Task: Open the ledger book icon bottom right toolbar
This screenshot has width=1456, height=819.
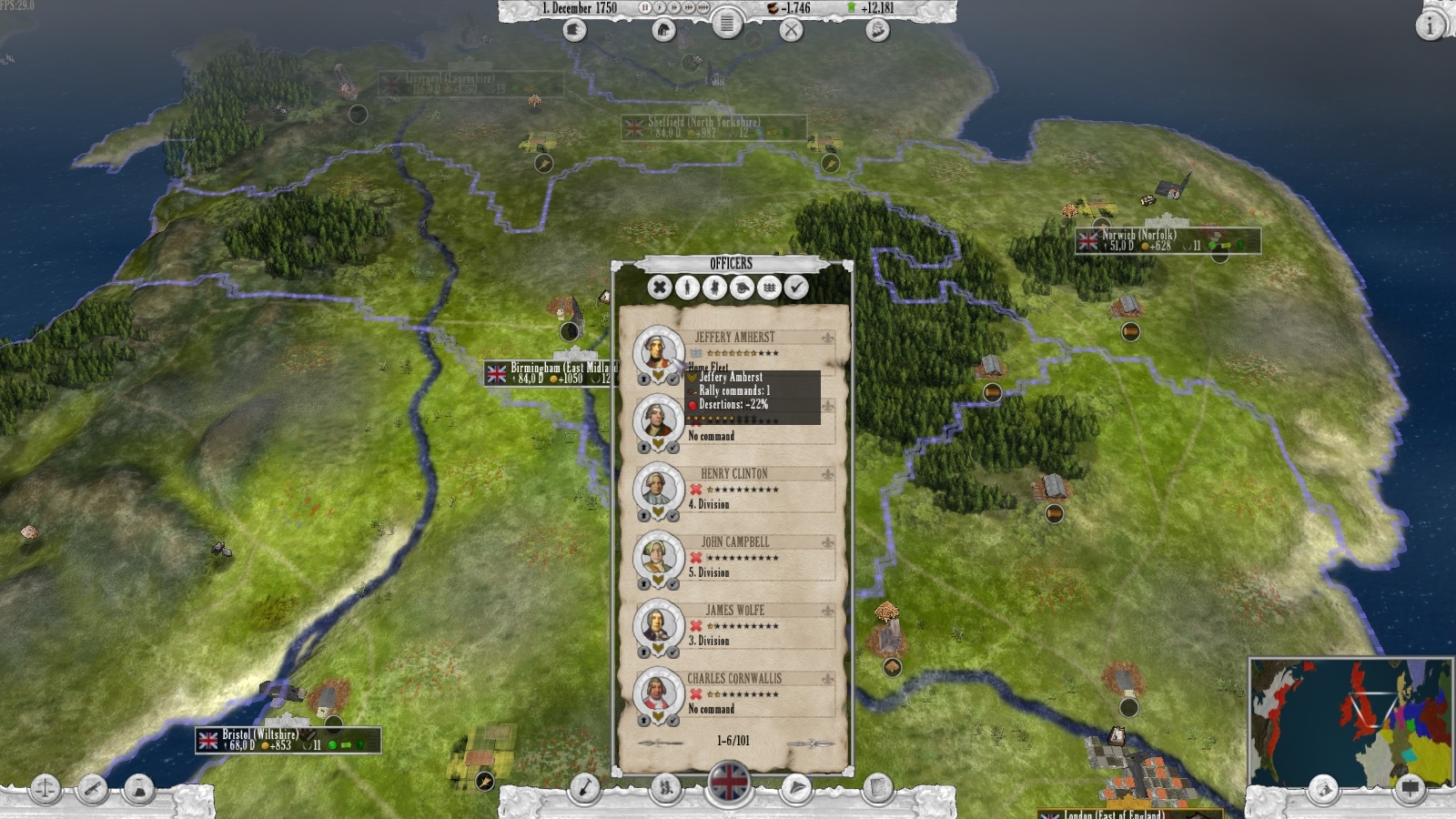Action: coord(876,788)
